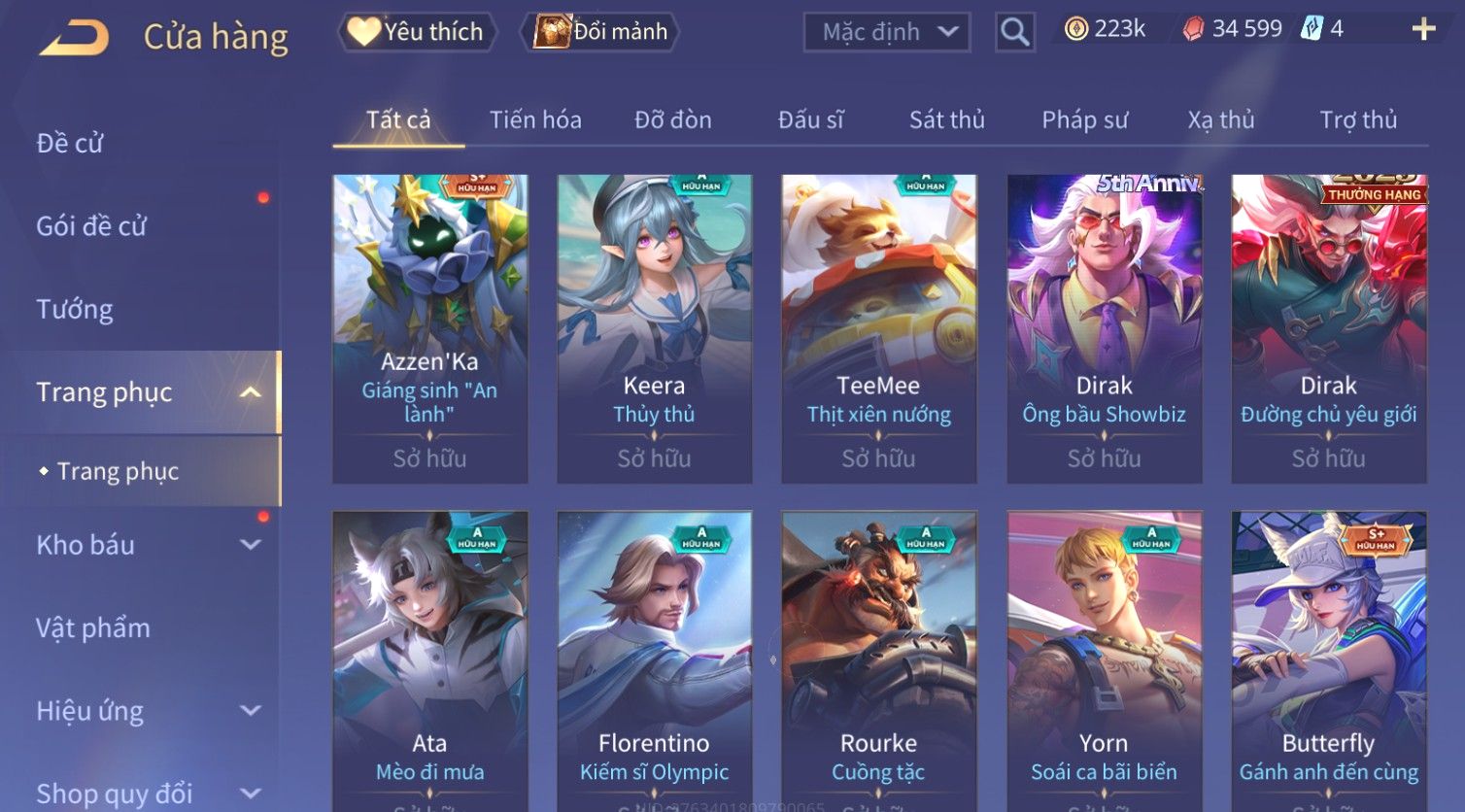This screenshot has width=1465, height=812.
Task: Choose the Trợ thủ tab
Action: point(1357,119)
